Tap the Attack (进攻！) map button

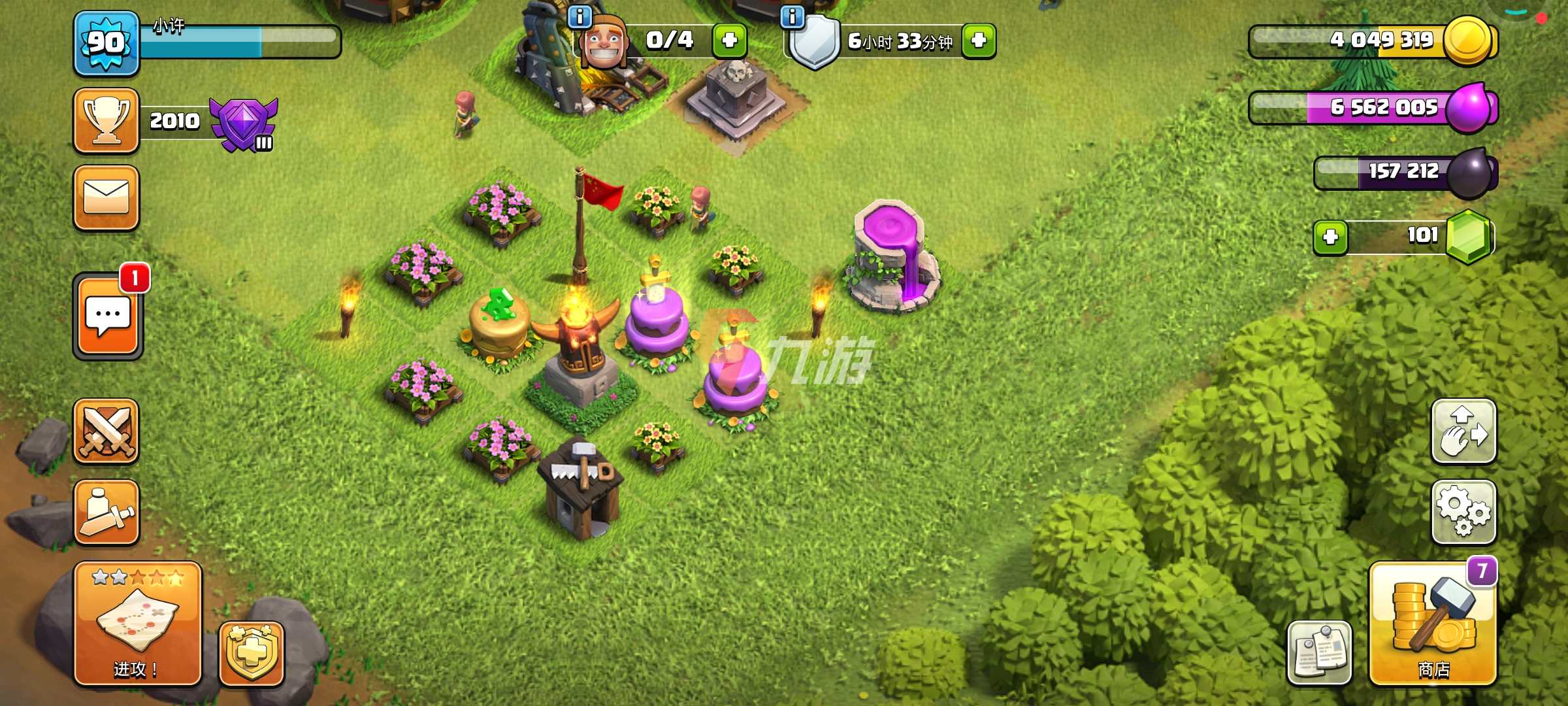coord(137,624)
